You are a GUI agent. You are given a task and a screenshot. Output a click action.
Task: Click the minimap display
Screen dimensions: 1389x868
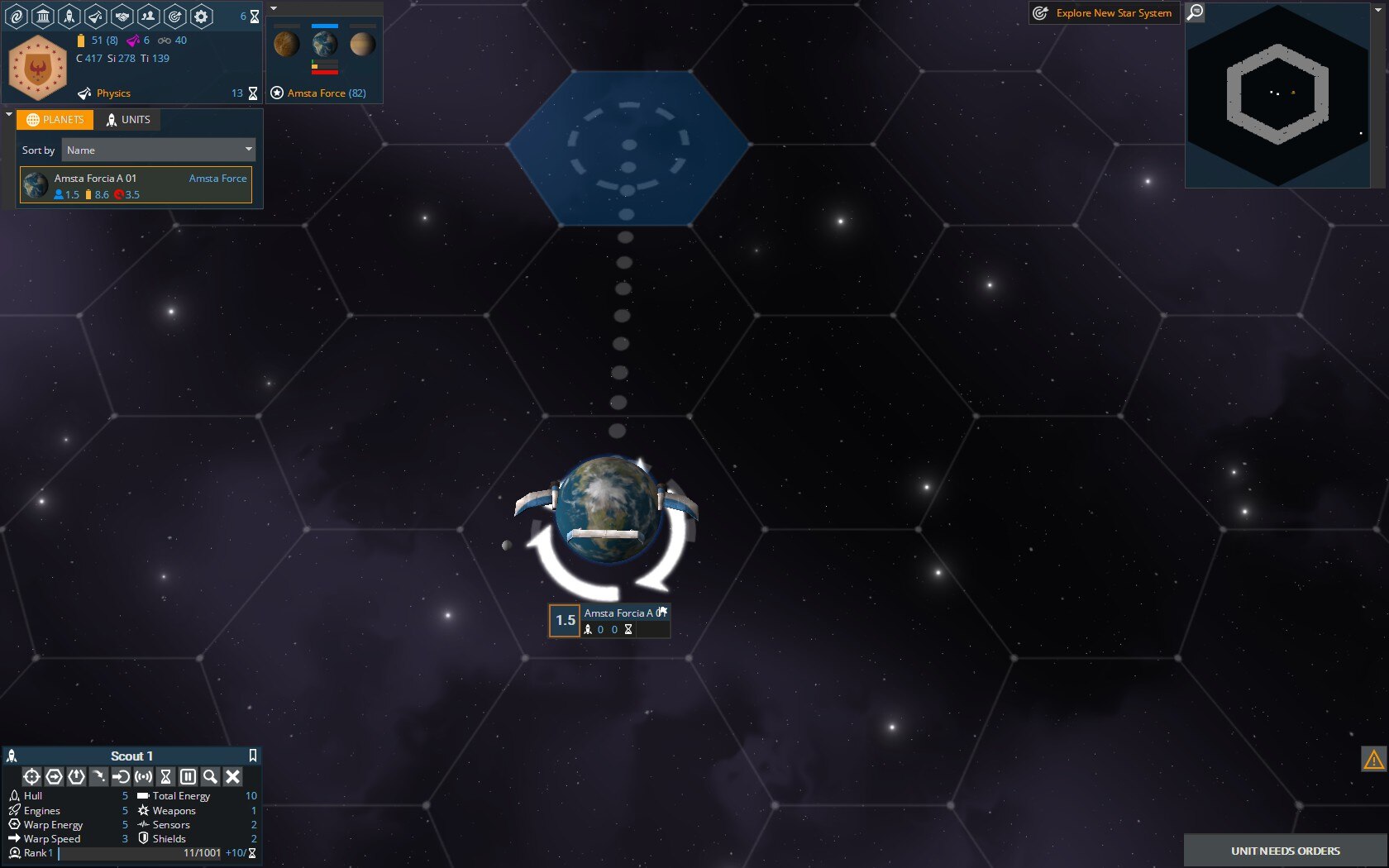(x=1277, y=96)
